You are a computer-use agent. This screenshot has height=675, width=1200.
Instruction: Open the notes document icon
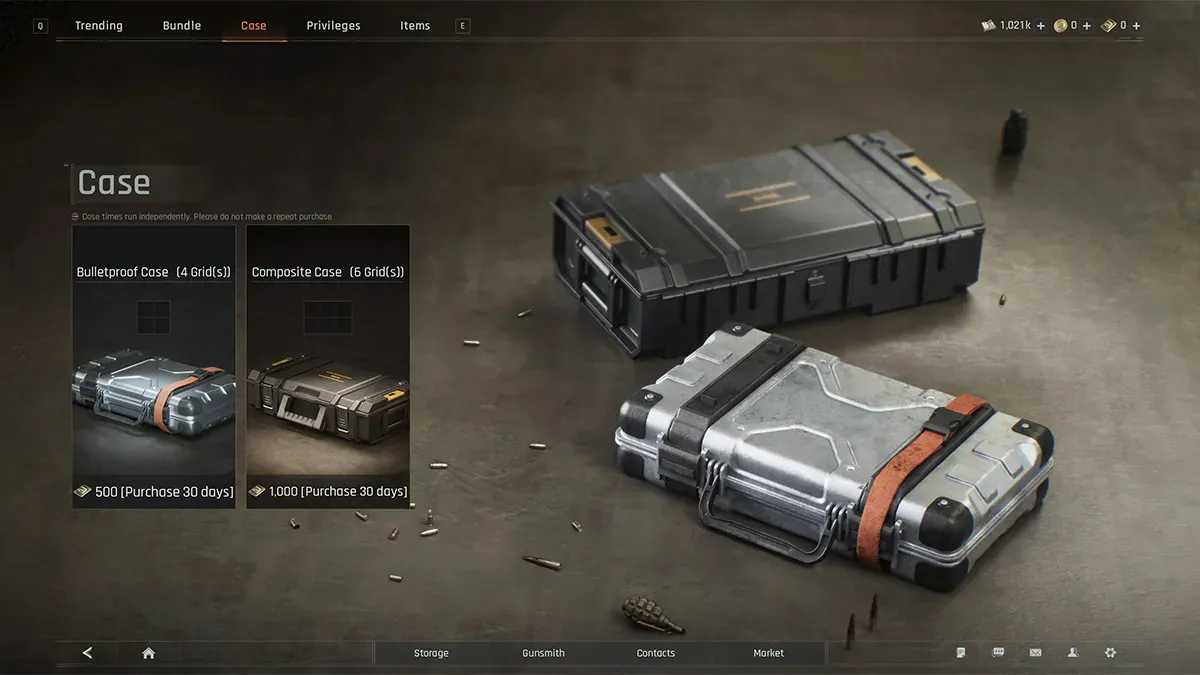tap(961, 653)
